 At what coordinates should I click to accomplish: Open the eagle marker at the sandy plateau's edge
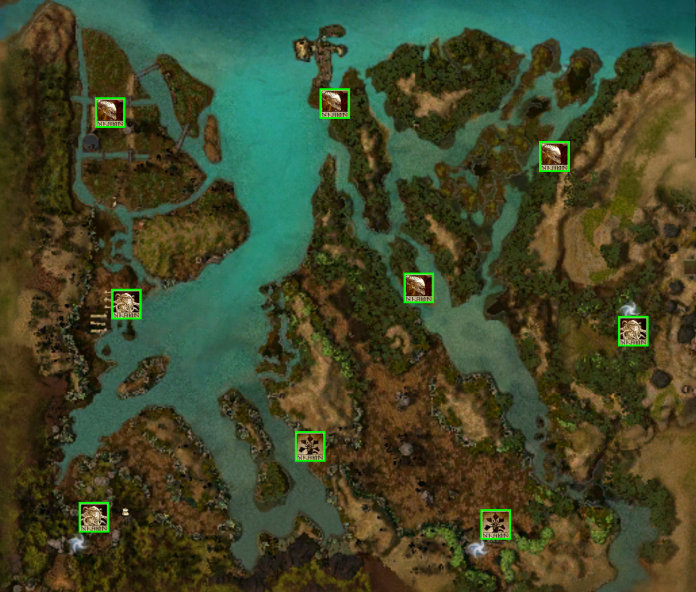(554, 156)
